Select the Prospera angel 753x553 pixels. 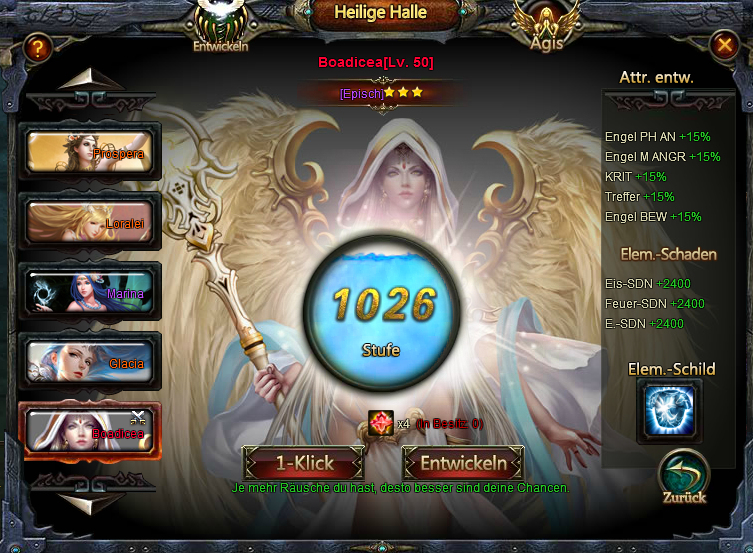pyautogui.click(x=90, y=152)
